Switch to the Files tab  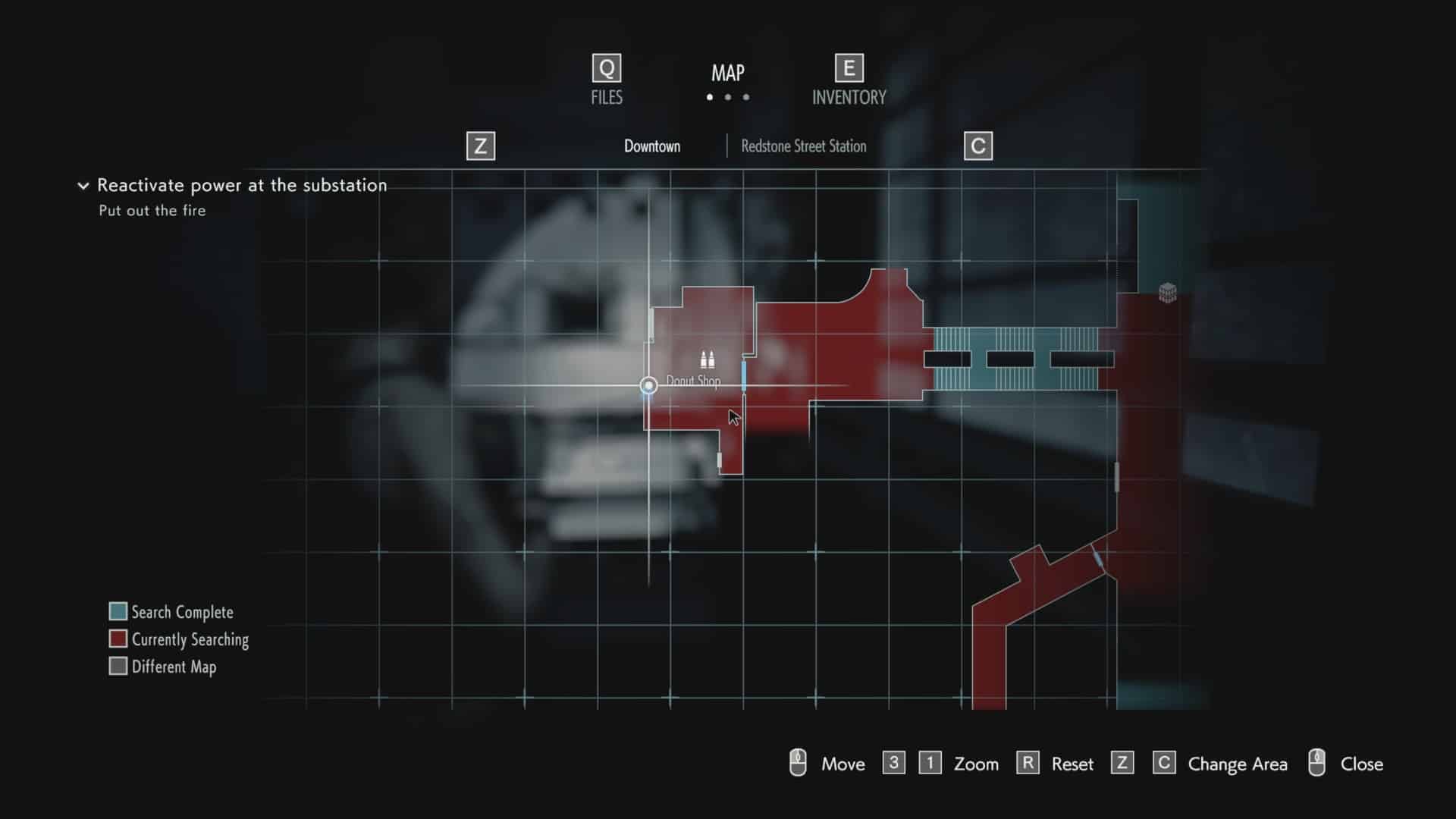607,80
